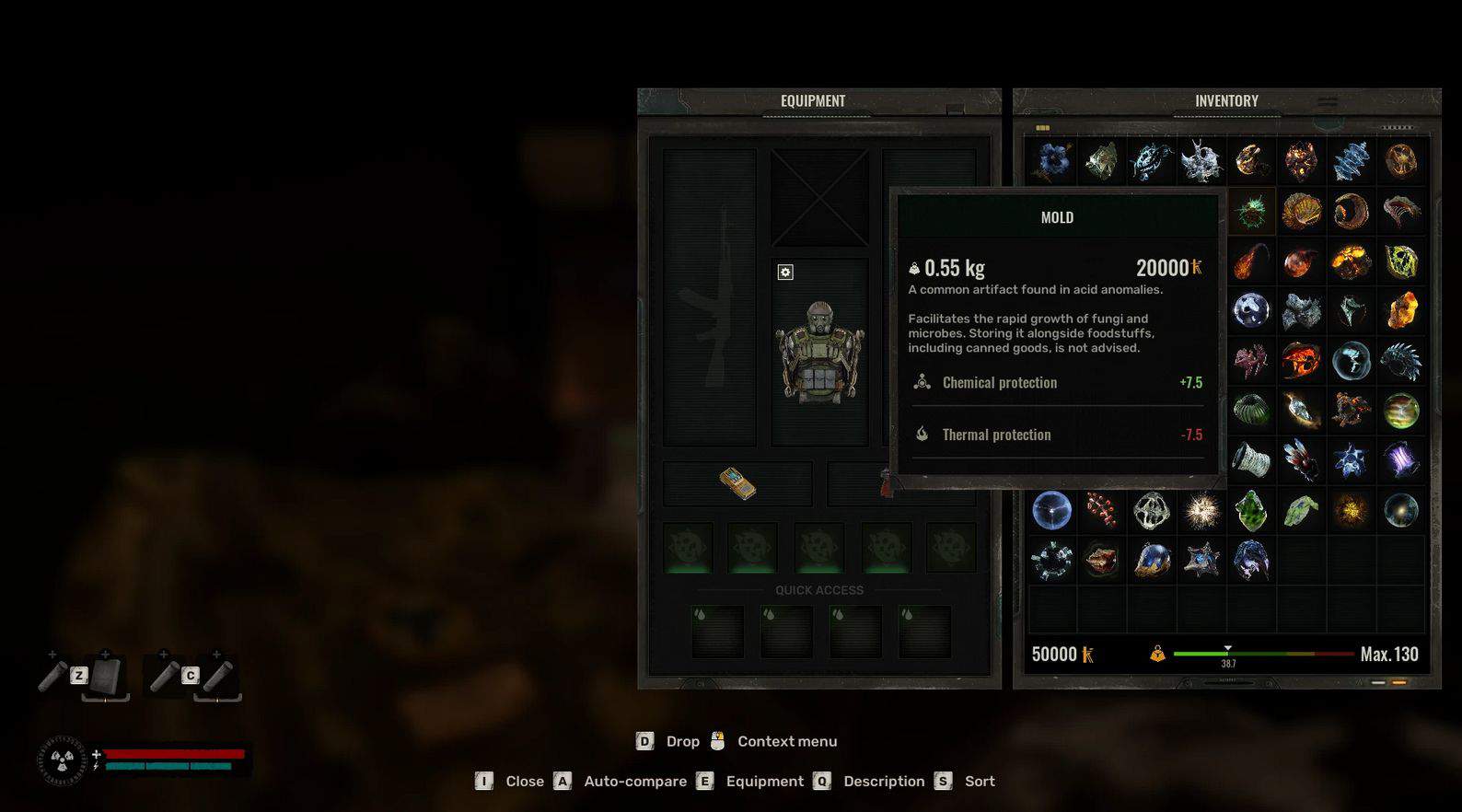This screenshot has width=1462, height=812.
Task: Open the armor upgrade gear icon
Action: (785, 272)
